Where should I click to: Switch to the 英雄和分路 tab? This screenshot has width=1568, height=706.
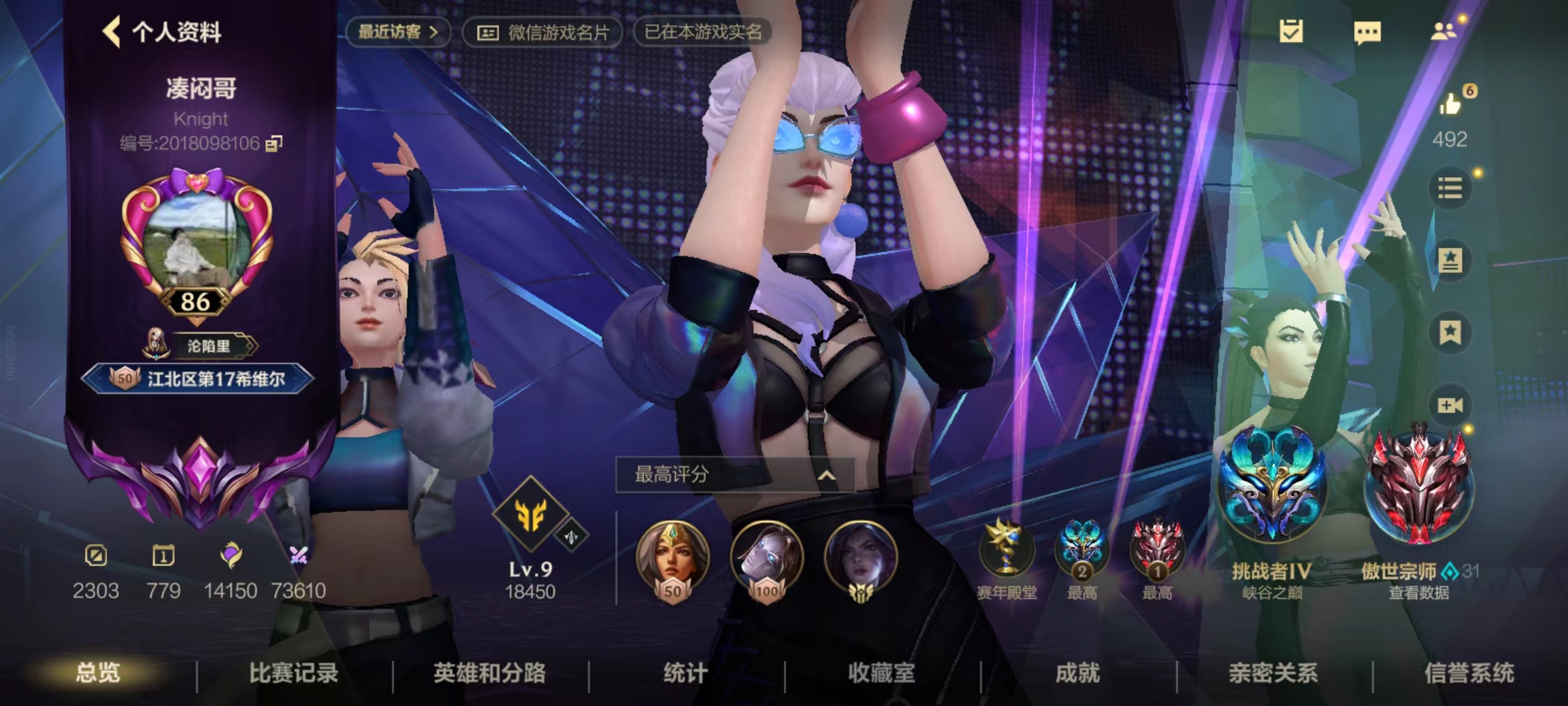[489, 673]
